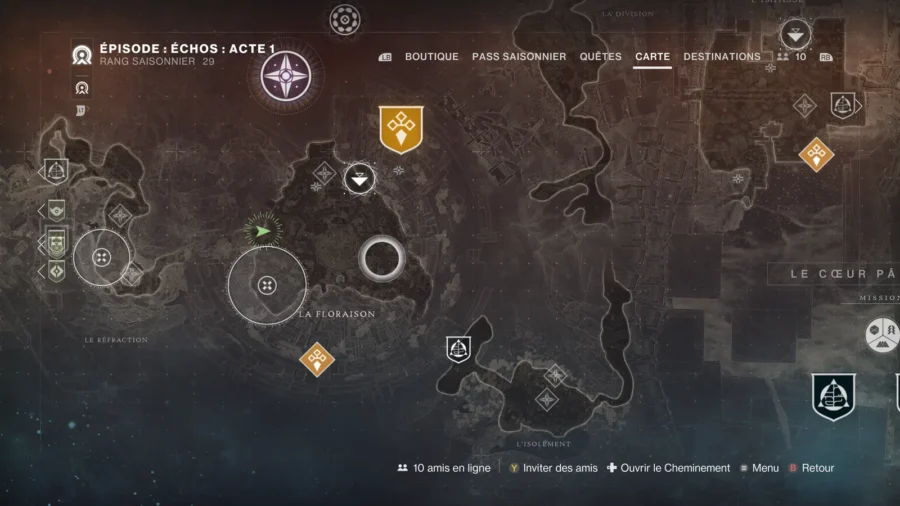The height and width of the screenshot is (506, 900).
Task: Open the Quêtes tab
Action: pos(600,57)
